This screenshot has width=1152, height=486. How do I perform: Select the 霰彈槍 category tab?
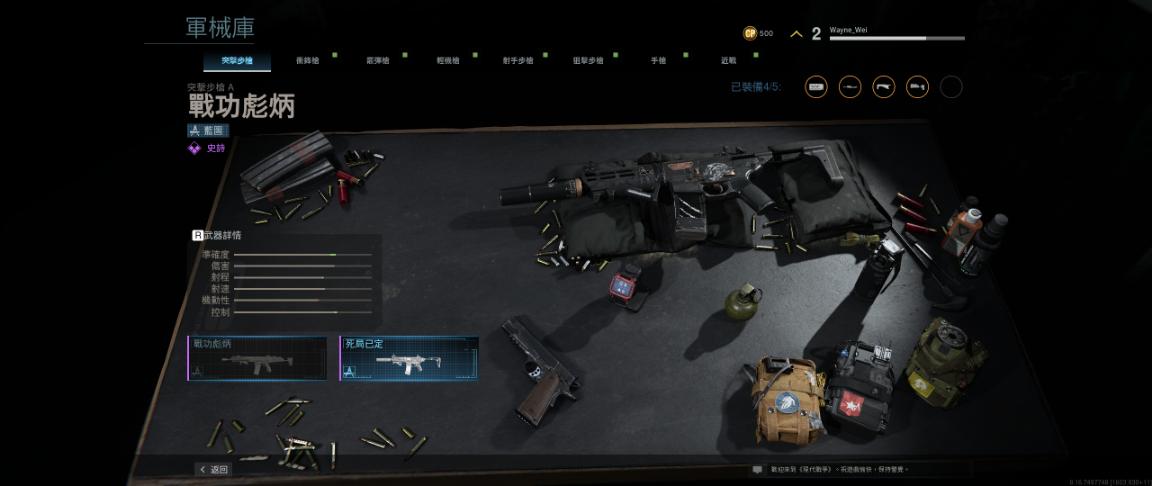click(x=378, y=61)
